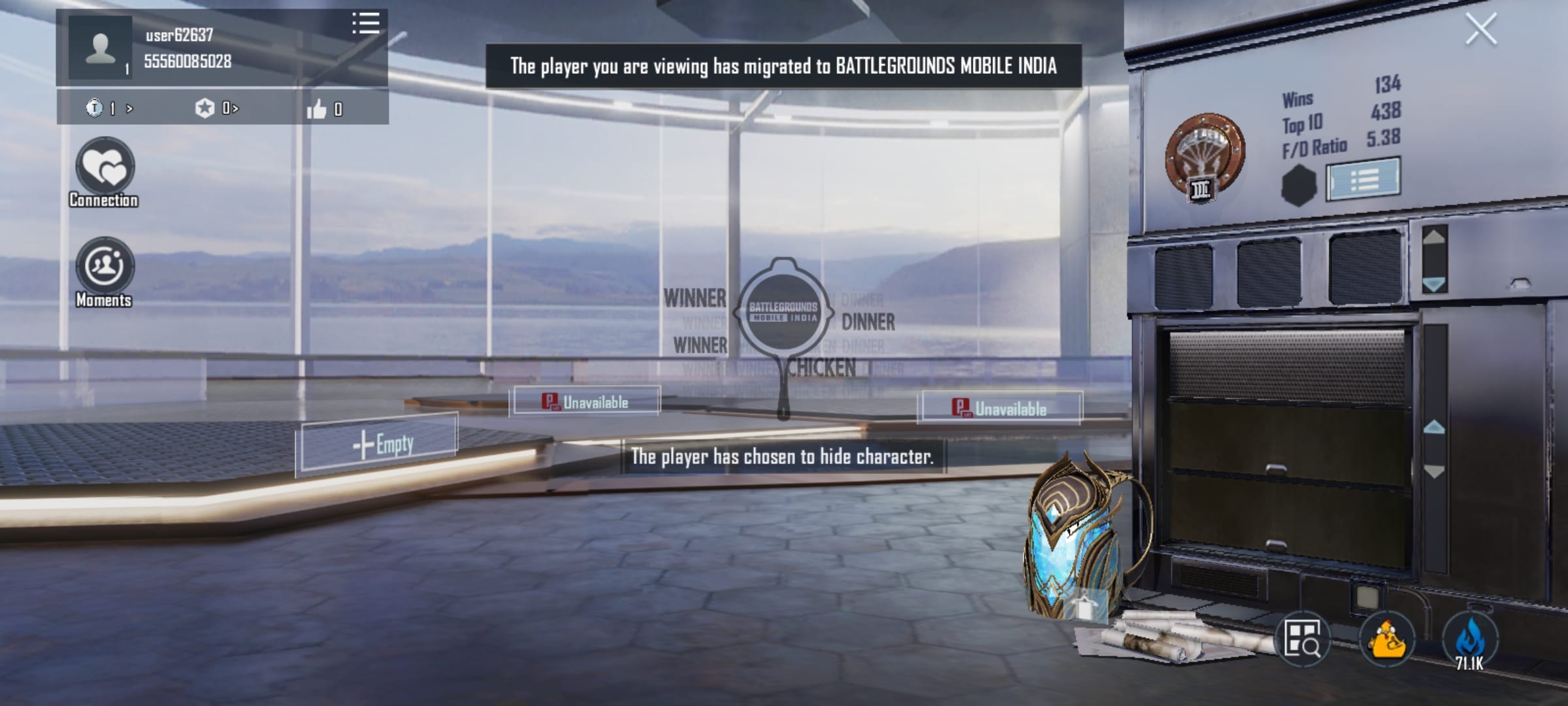Click the dark hexagon icon beside stats

(x=1298, y=184)
